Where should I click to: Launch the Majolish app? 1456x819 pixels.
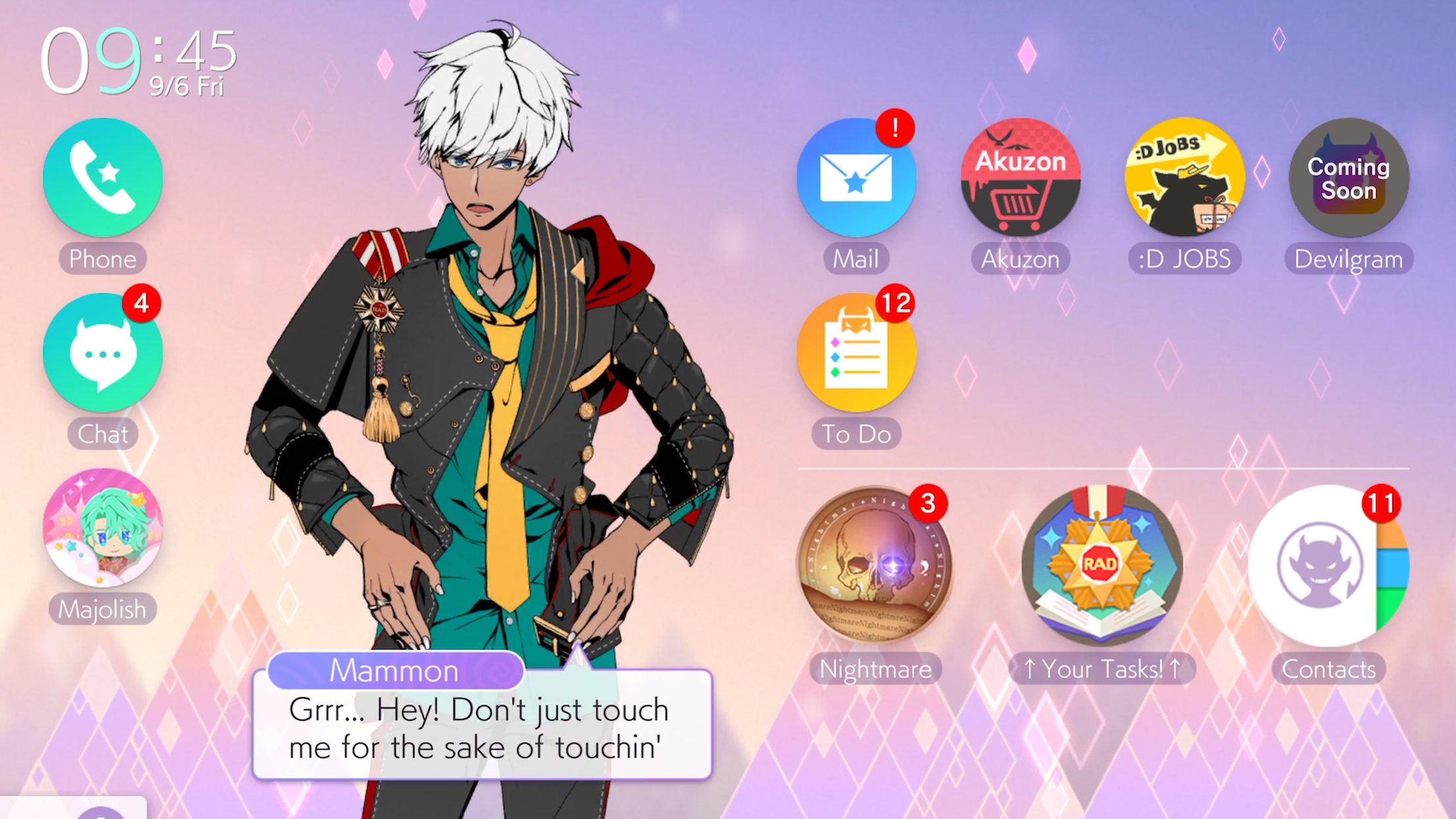point(104,528)
